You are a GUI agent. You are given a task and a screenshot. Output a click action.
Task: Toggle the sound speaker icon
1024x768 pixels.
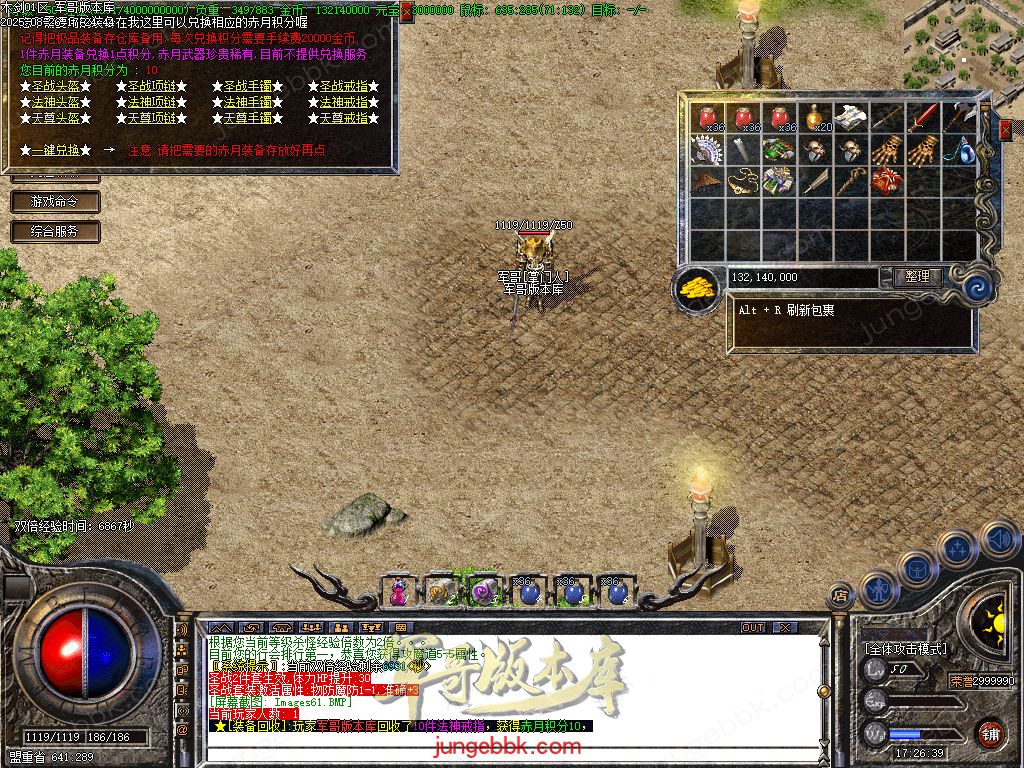(999, 541)
